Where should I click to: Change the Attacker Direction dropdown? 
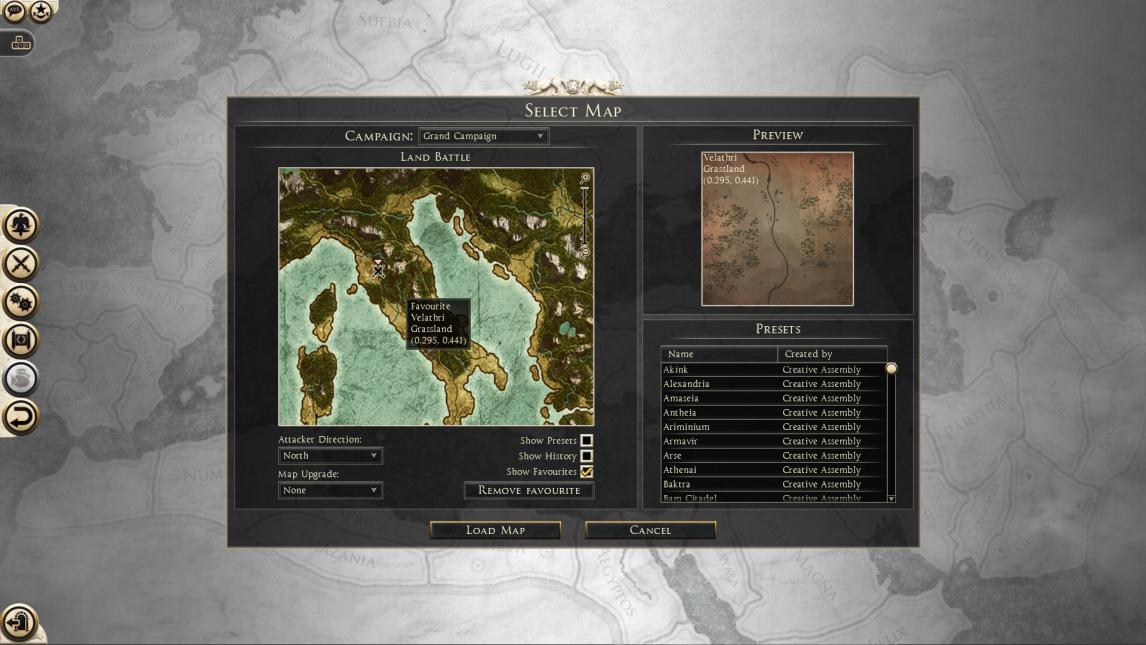(x=330, y=456)
